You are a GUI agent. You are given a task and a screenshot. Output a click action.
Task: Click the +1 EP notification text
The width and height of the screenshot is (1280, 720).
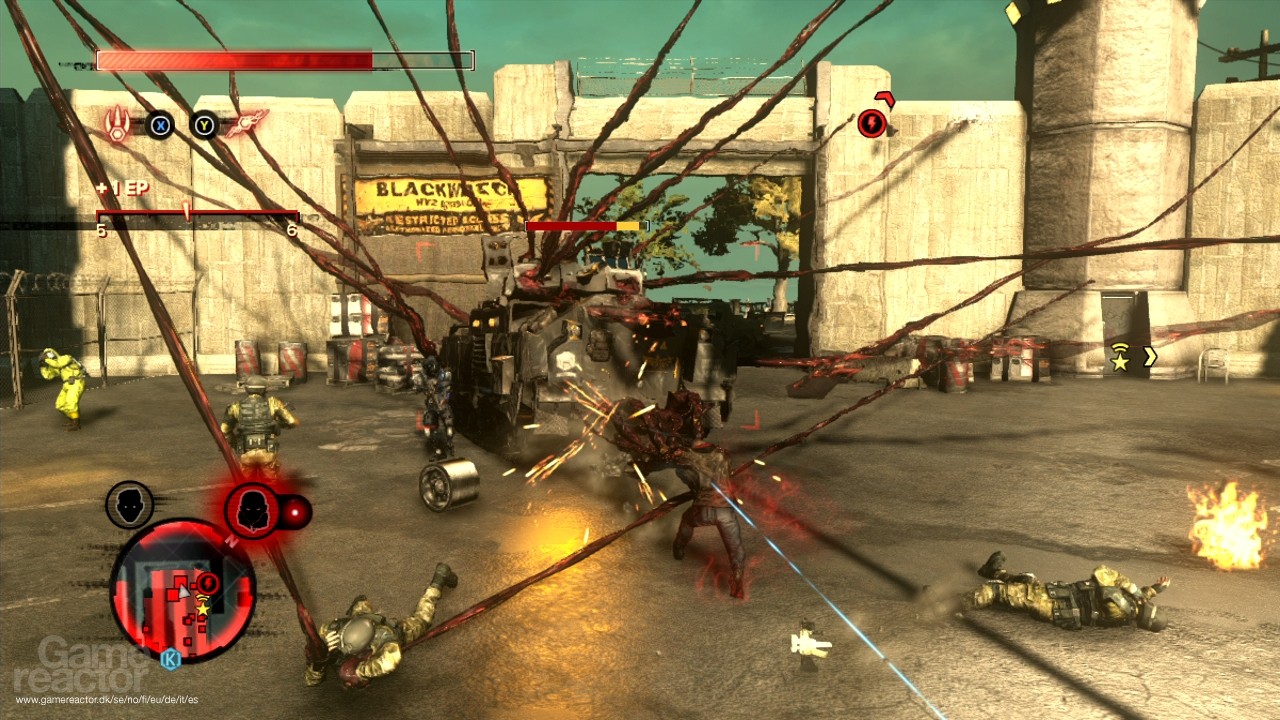click(x=123, y=187)
